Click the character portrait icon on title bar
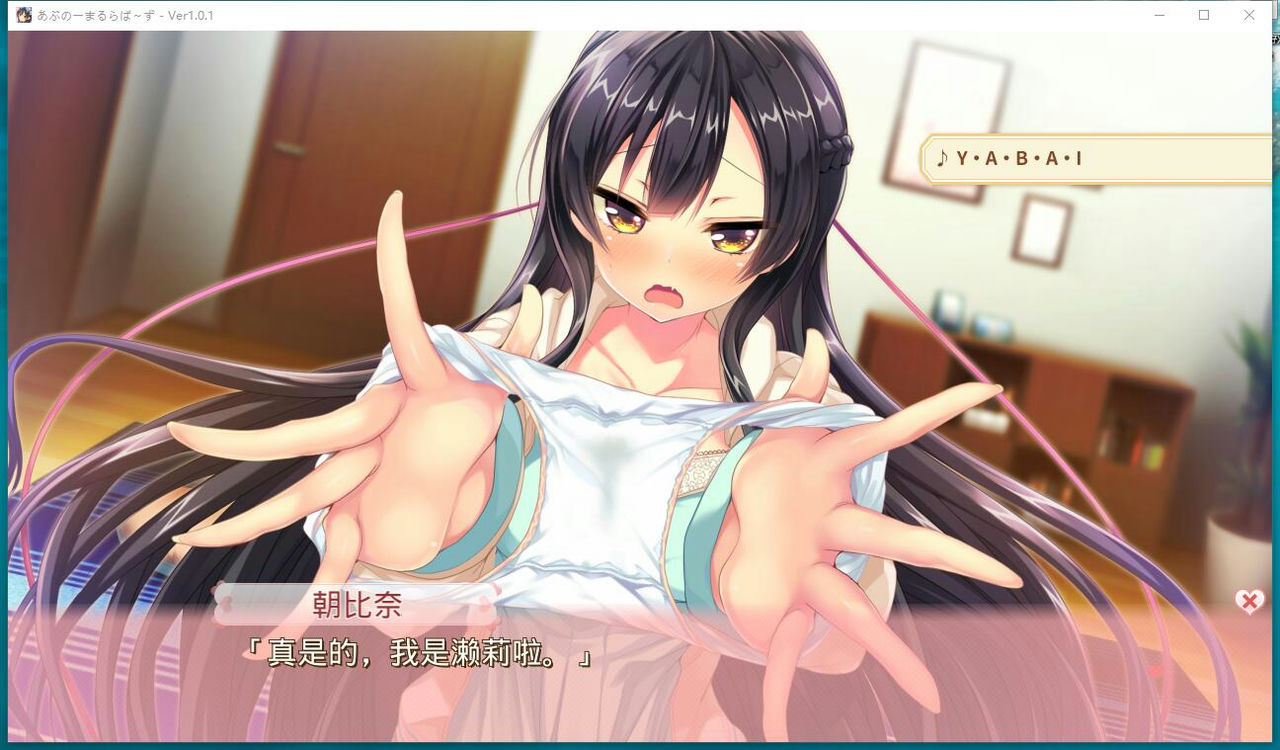Screen dimensions: 1280x750 (x=22, y=15)
